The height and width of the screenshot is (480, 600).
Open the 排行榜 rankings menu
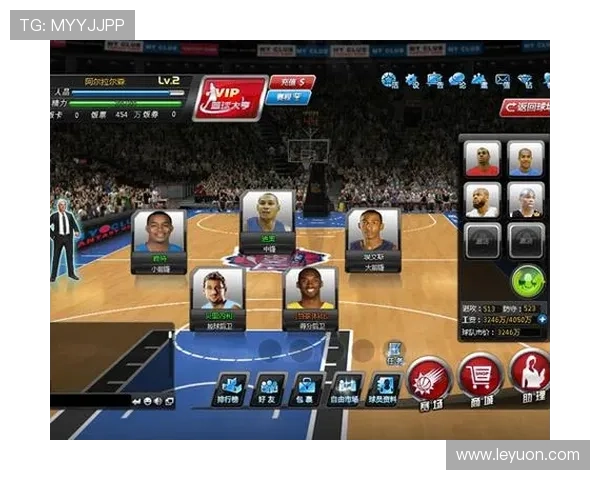tap(232, 389)
